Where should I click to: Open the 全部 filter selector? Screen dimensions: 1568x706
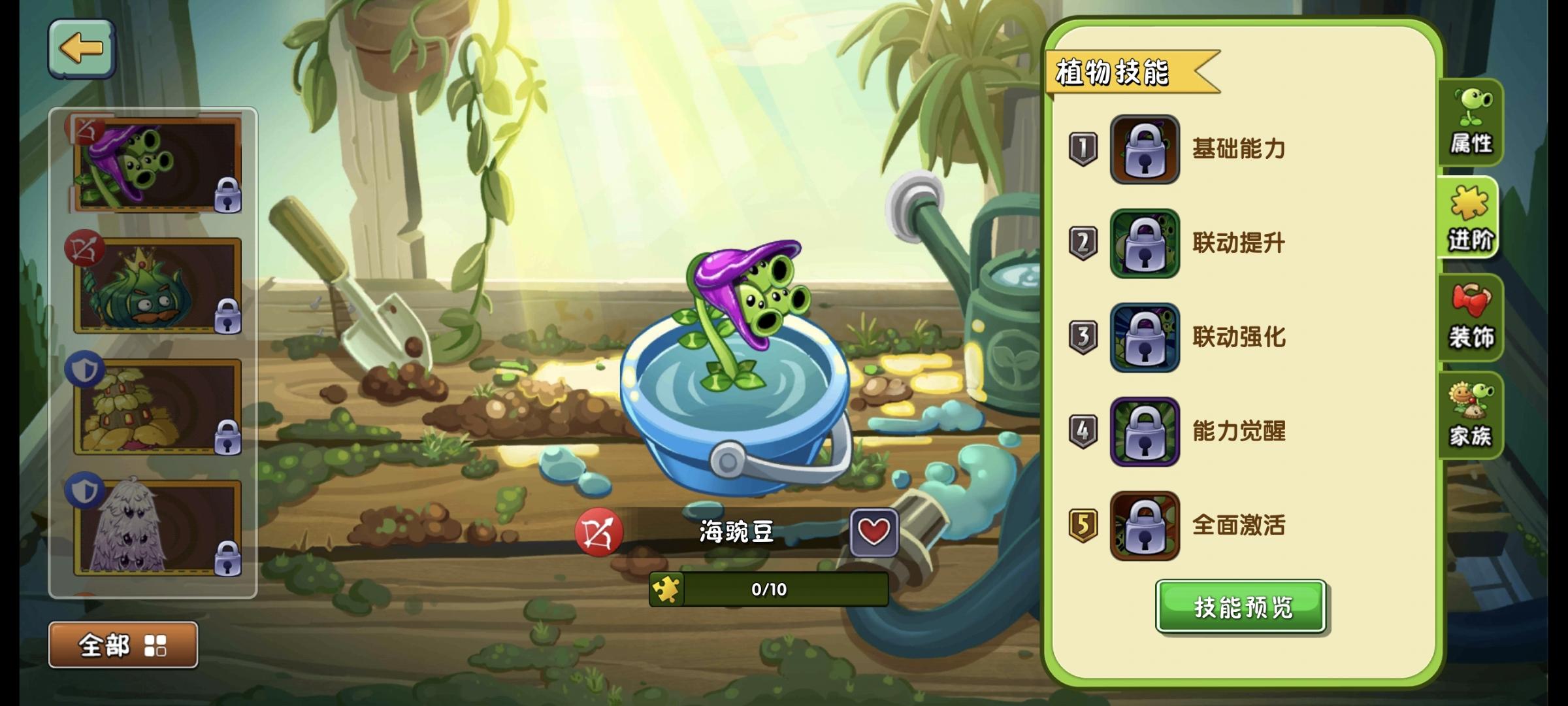105,645
